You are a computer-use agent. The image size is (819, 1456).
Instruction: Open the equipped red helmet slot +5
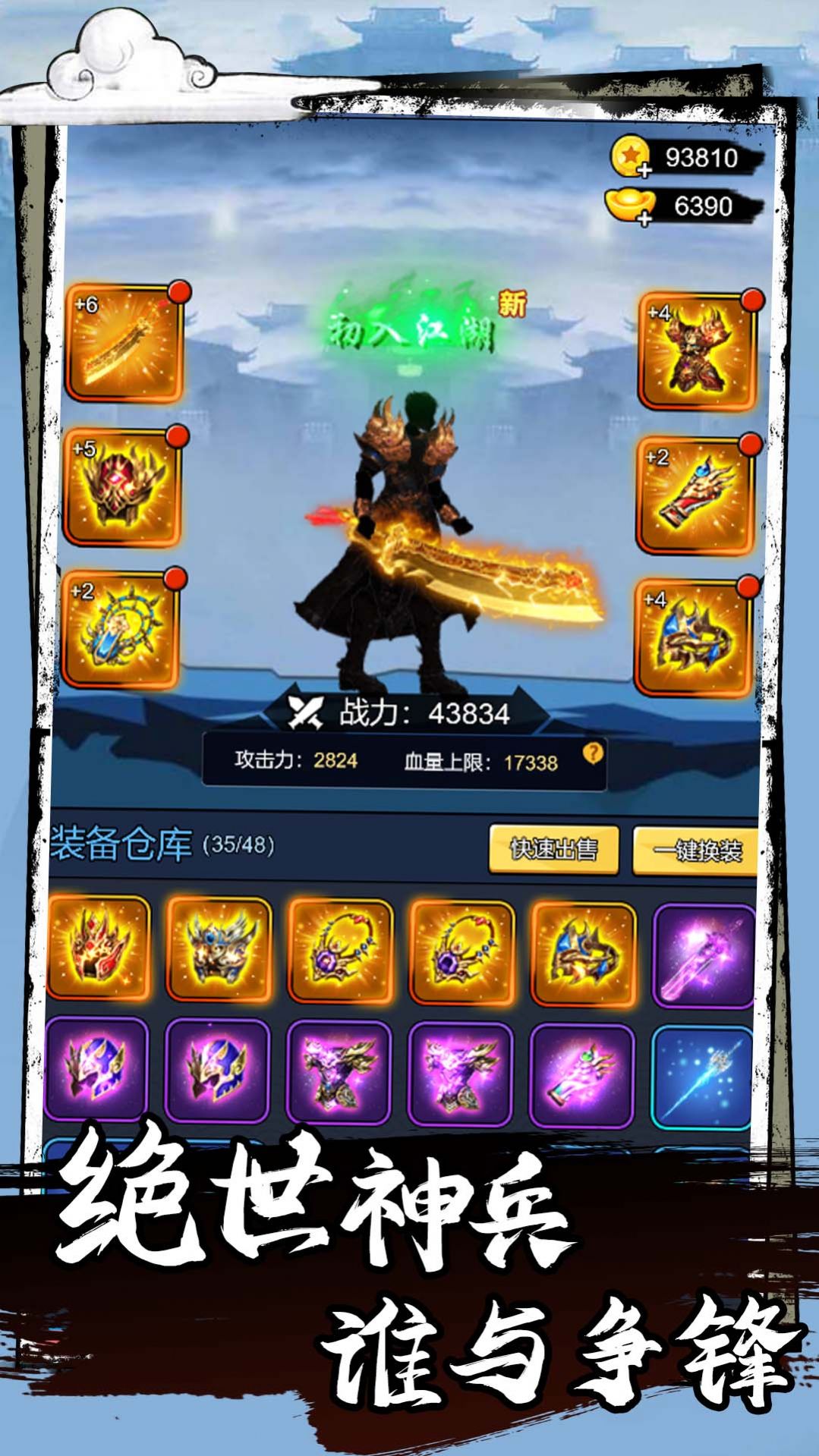click(x=122, y=486)
